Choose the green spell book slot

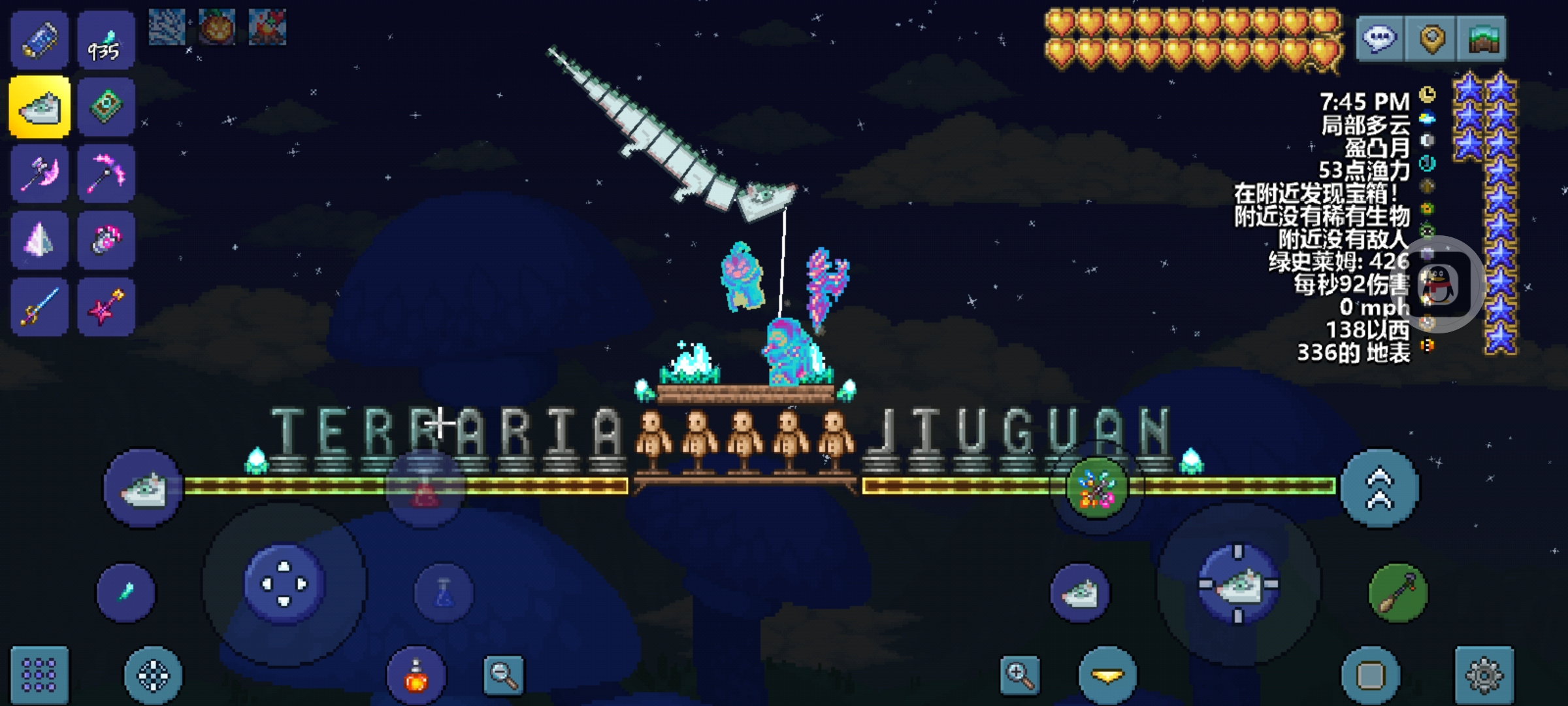tap(106, 107)
